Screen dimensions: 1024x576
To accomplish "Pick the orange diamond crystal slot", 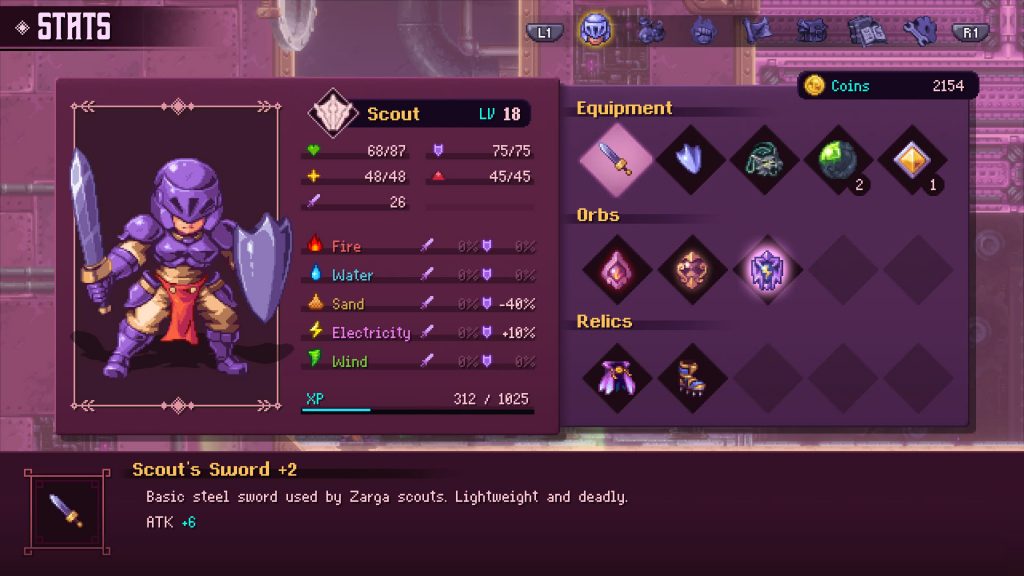I will 912,159.
